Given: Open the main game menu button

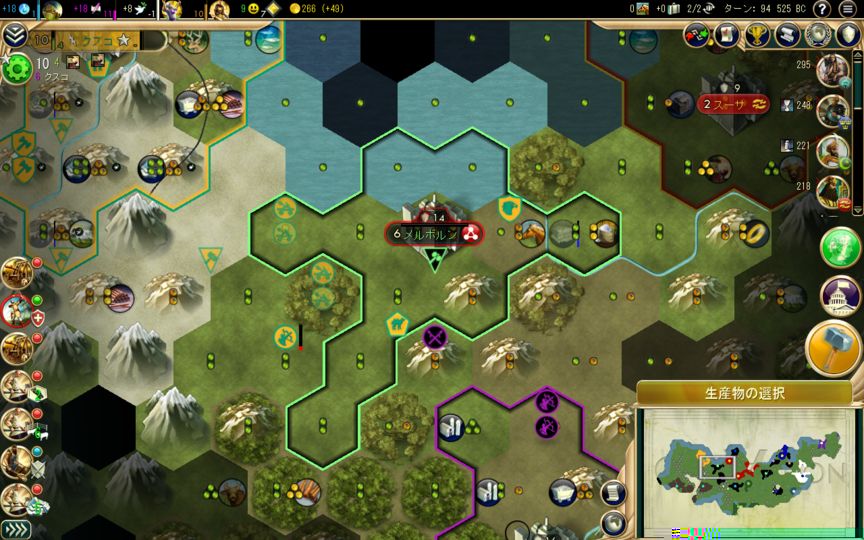Looking at the screenshot, I should pyautogui.click(x=848, y=9).
